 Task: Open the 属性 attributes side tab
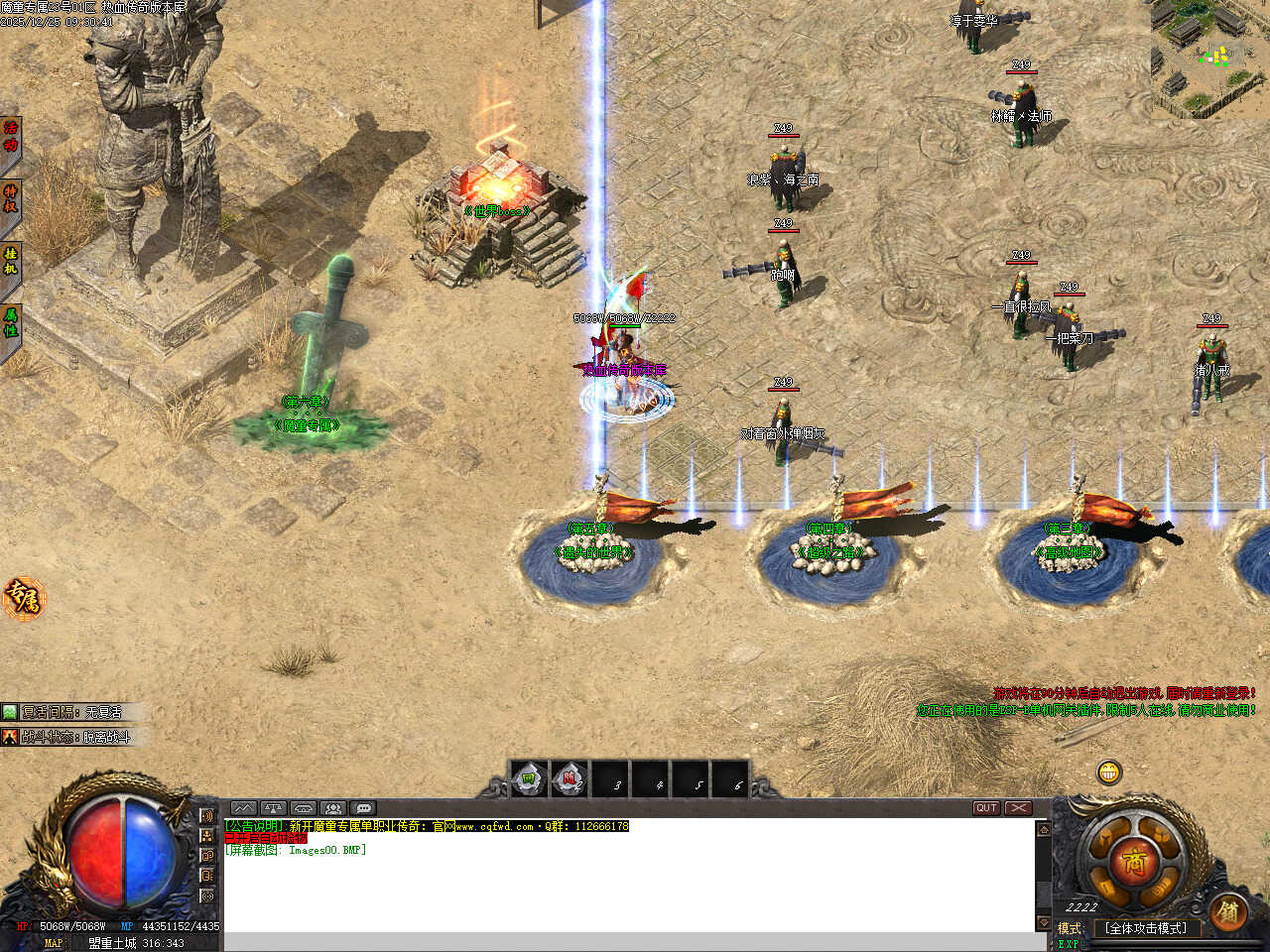[x=11, y=322]
